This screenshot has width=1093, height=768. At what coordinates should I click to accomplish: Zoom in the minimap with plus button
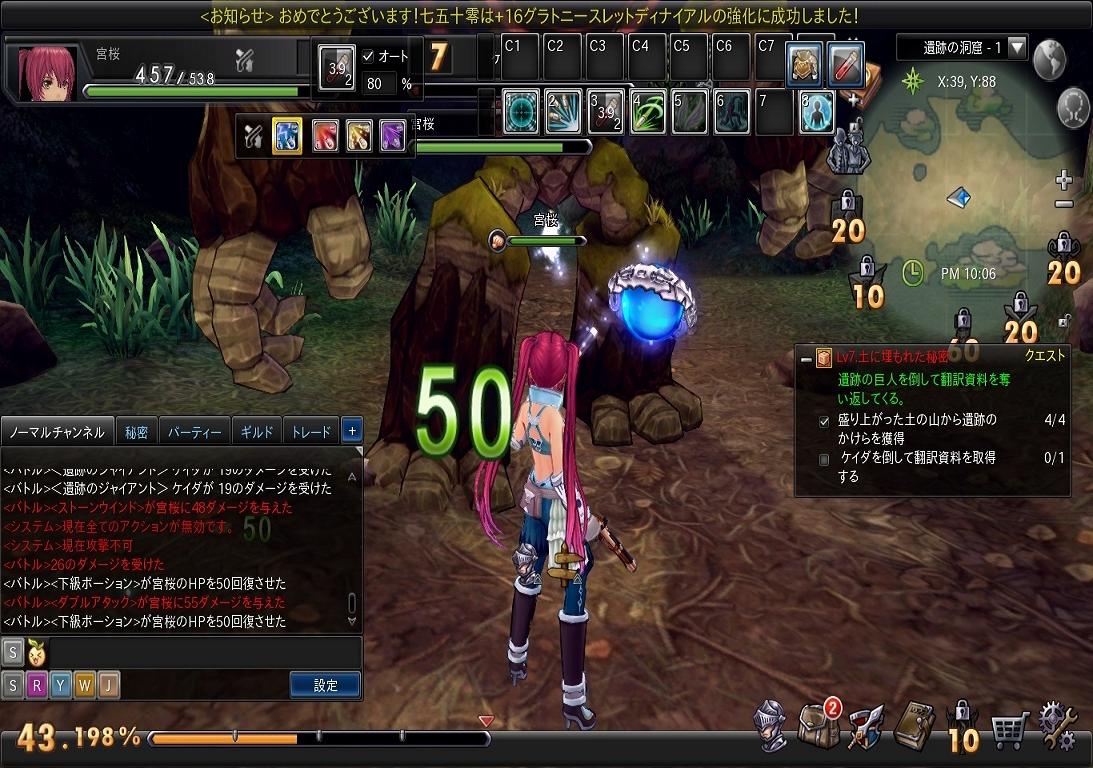click(1064, 181)
